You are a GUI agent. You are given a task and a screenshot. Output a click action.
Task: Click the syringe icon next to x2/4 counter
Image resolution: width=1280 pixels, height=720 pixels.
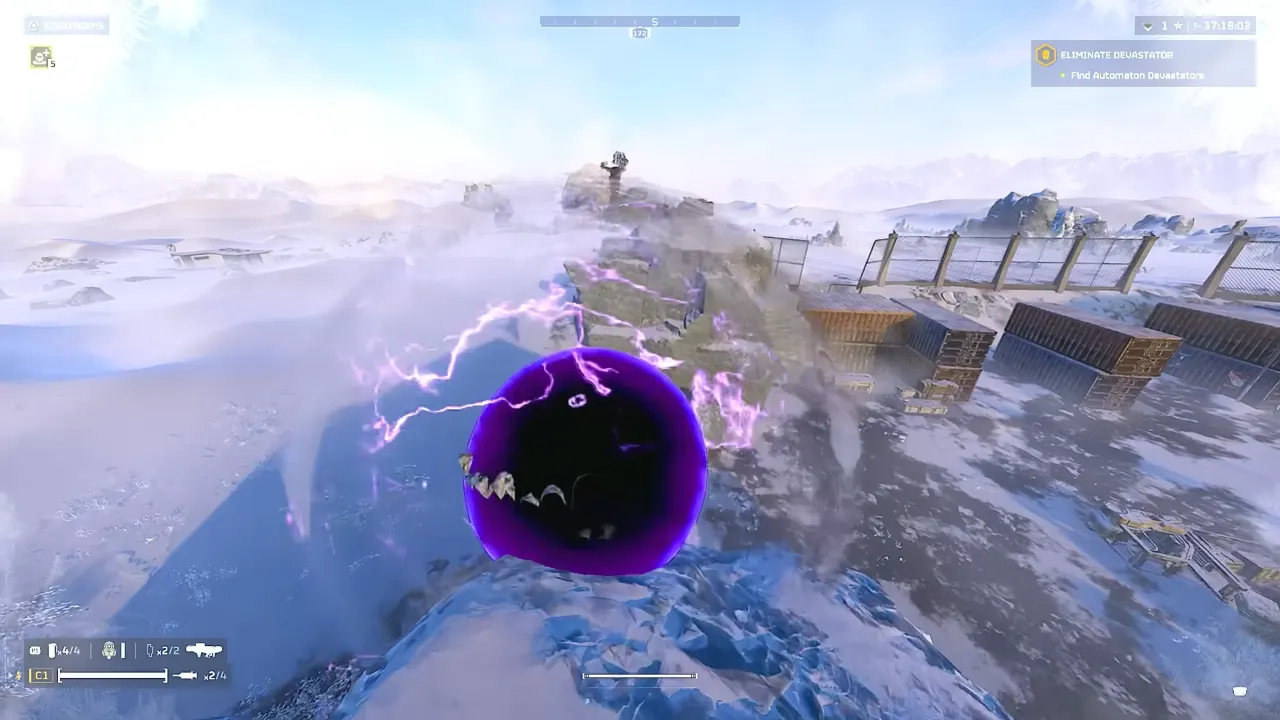click(185, 675)
